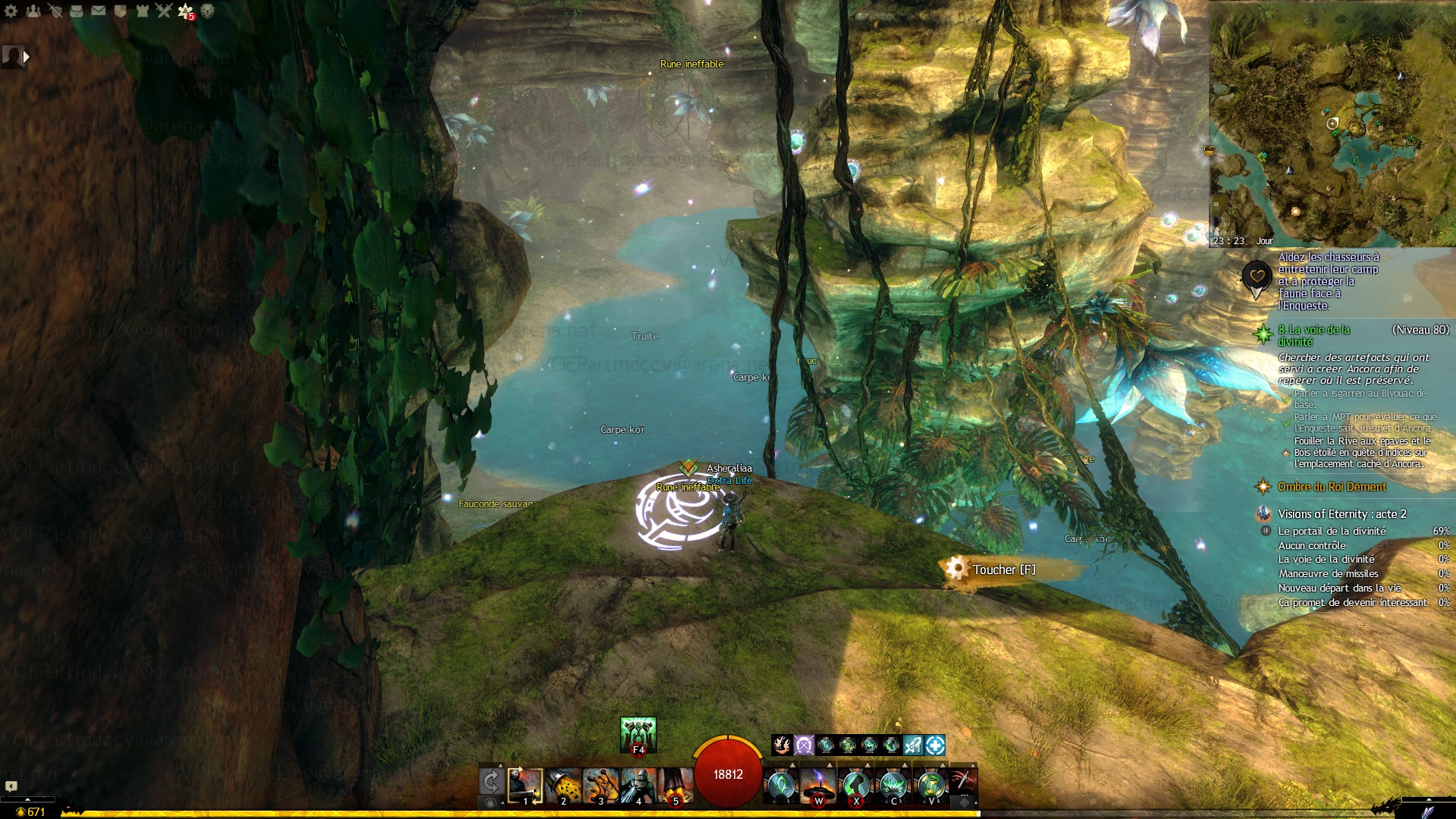Image resolution: width=1456 pixels, height=819 pixels.
Task: Open the mail envelope icon
Action: pos(99,11)
